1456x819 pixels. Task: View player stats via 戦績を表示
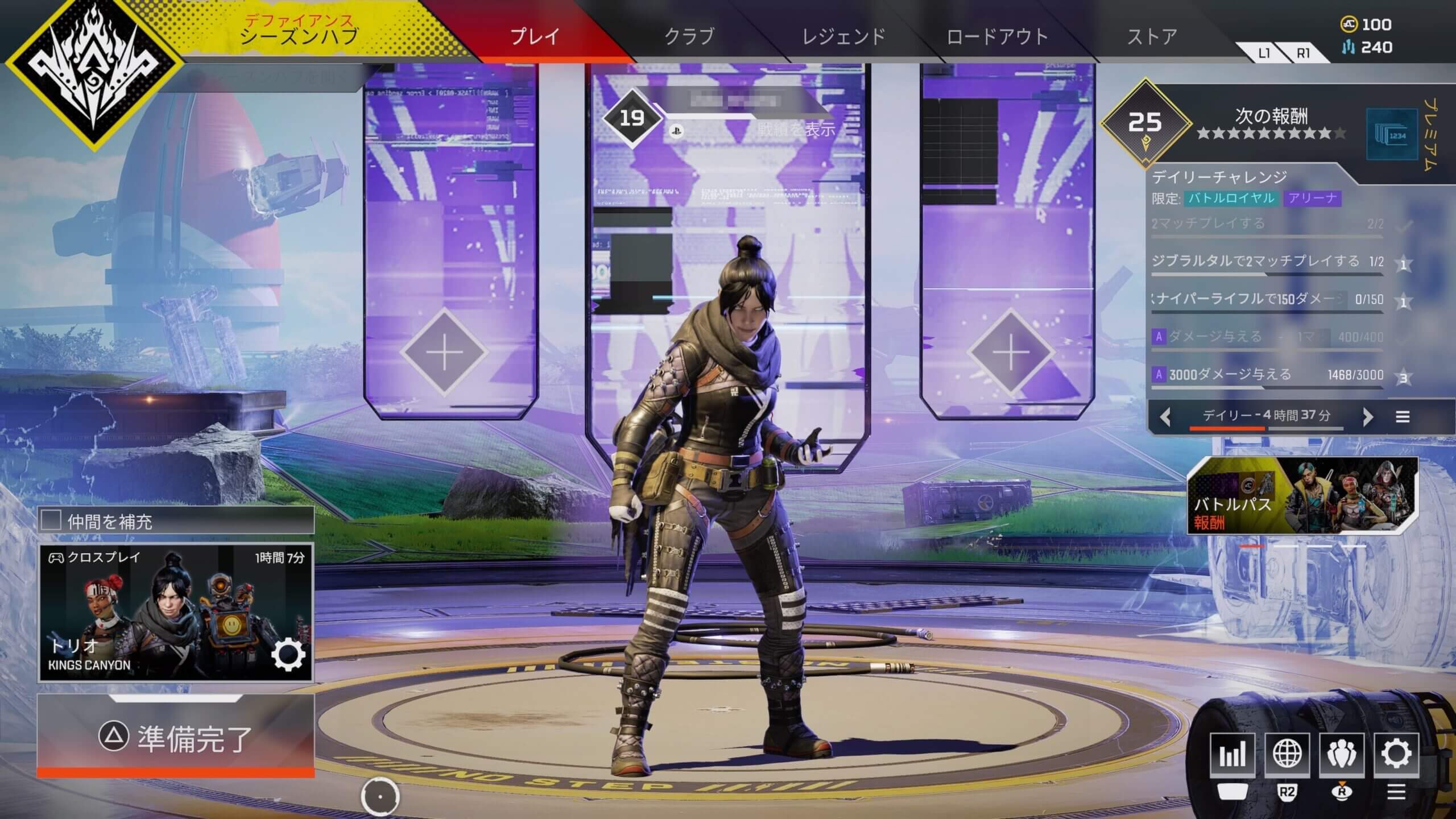pos(796,130)
